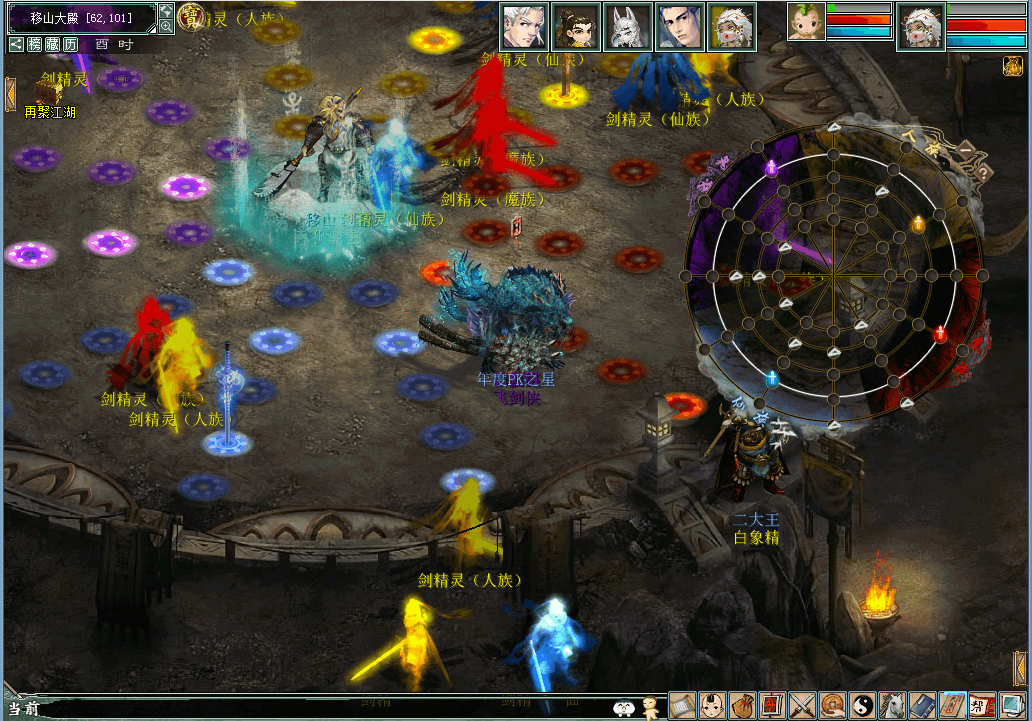Expand the arrow tab on the left edge

pos(10,94)
